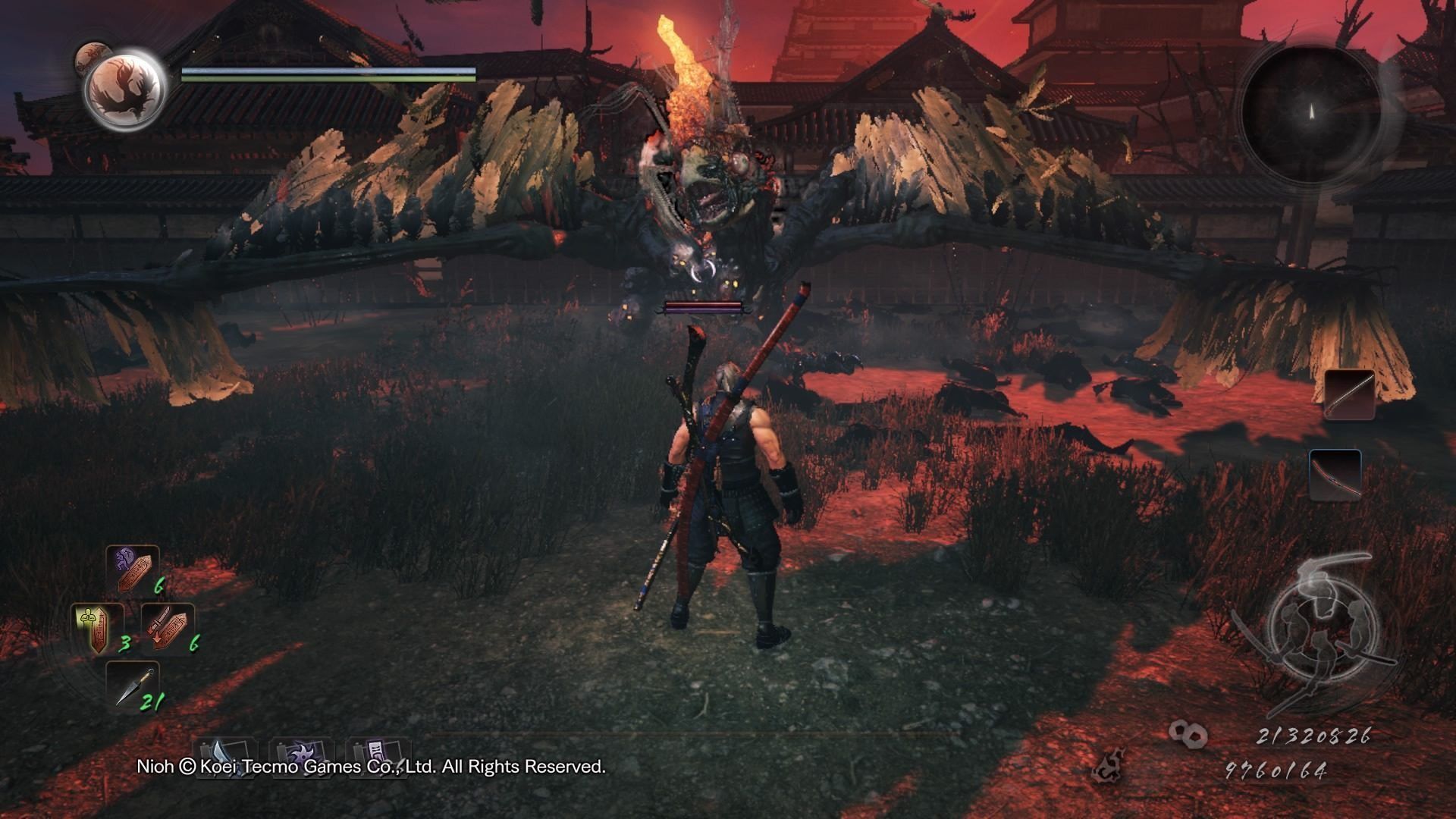Switch to the blue-bordered lower weapon slot
This screenshot has height=819, width=1456.
[1335, 475]
